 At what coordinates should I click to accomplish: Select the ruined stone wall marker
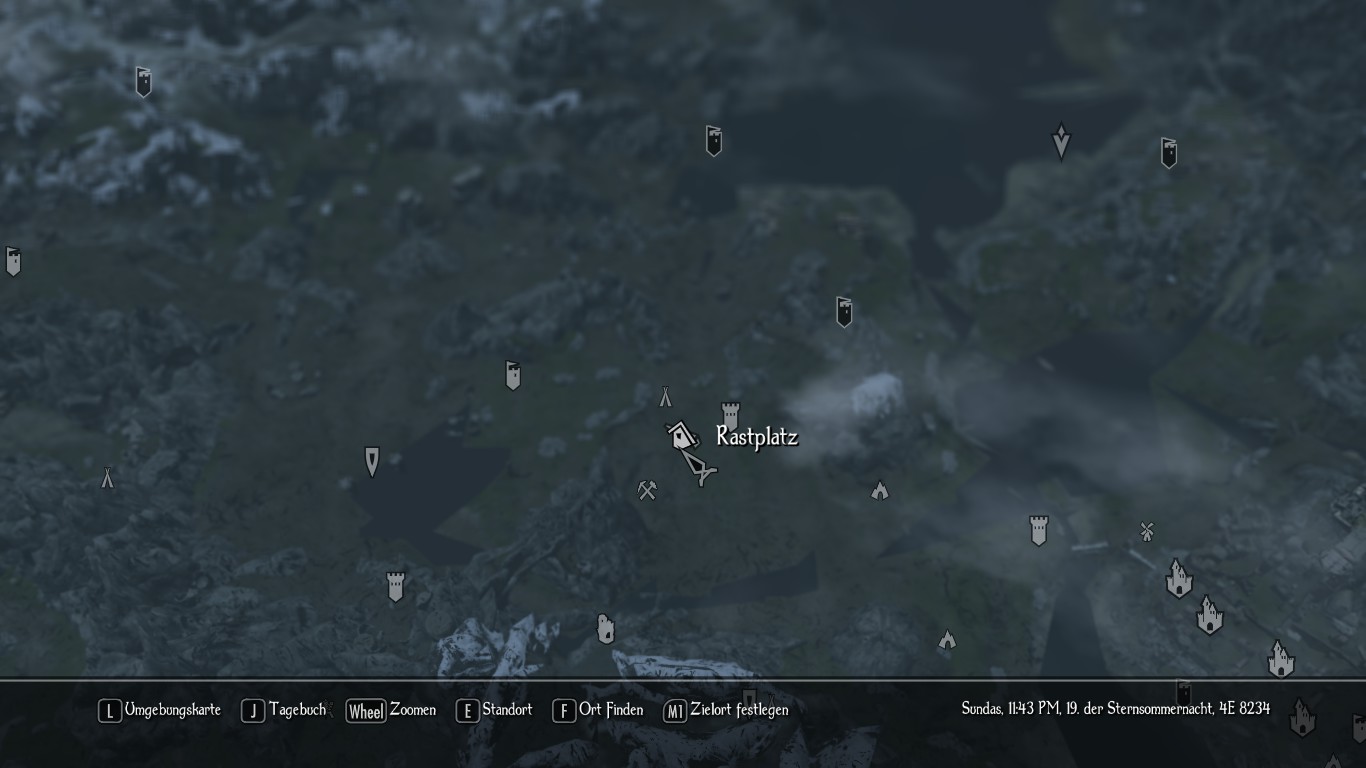point(605,629)
